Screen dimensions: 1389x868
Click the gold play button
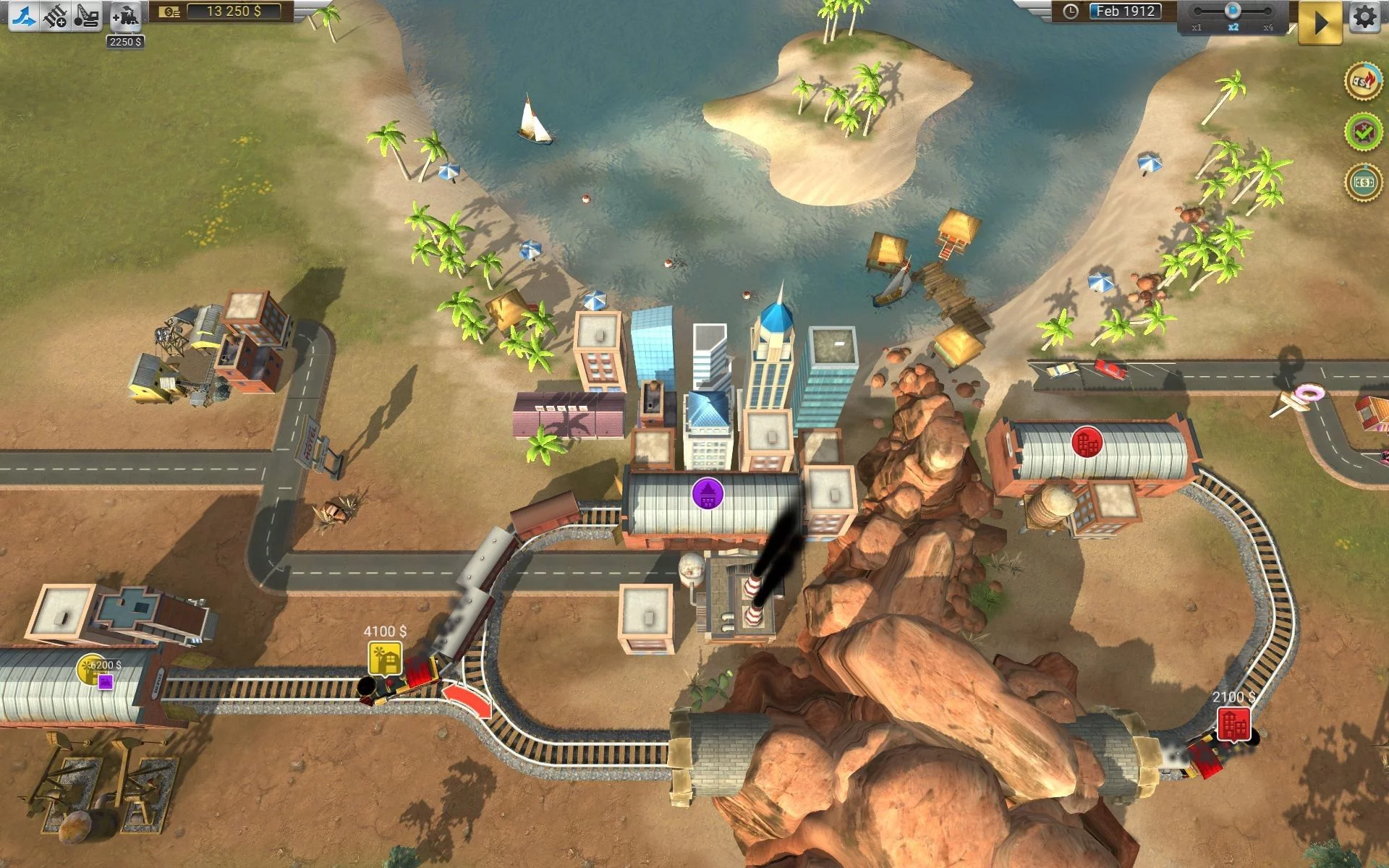point(1320,22)
